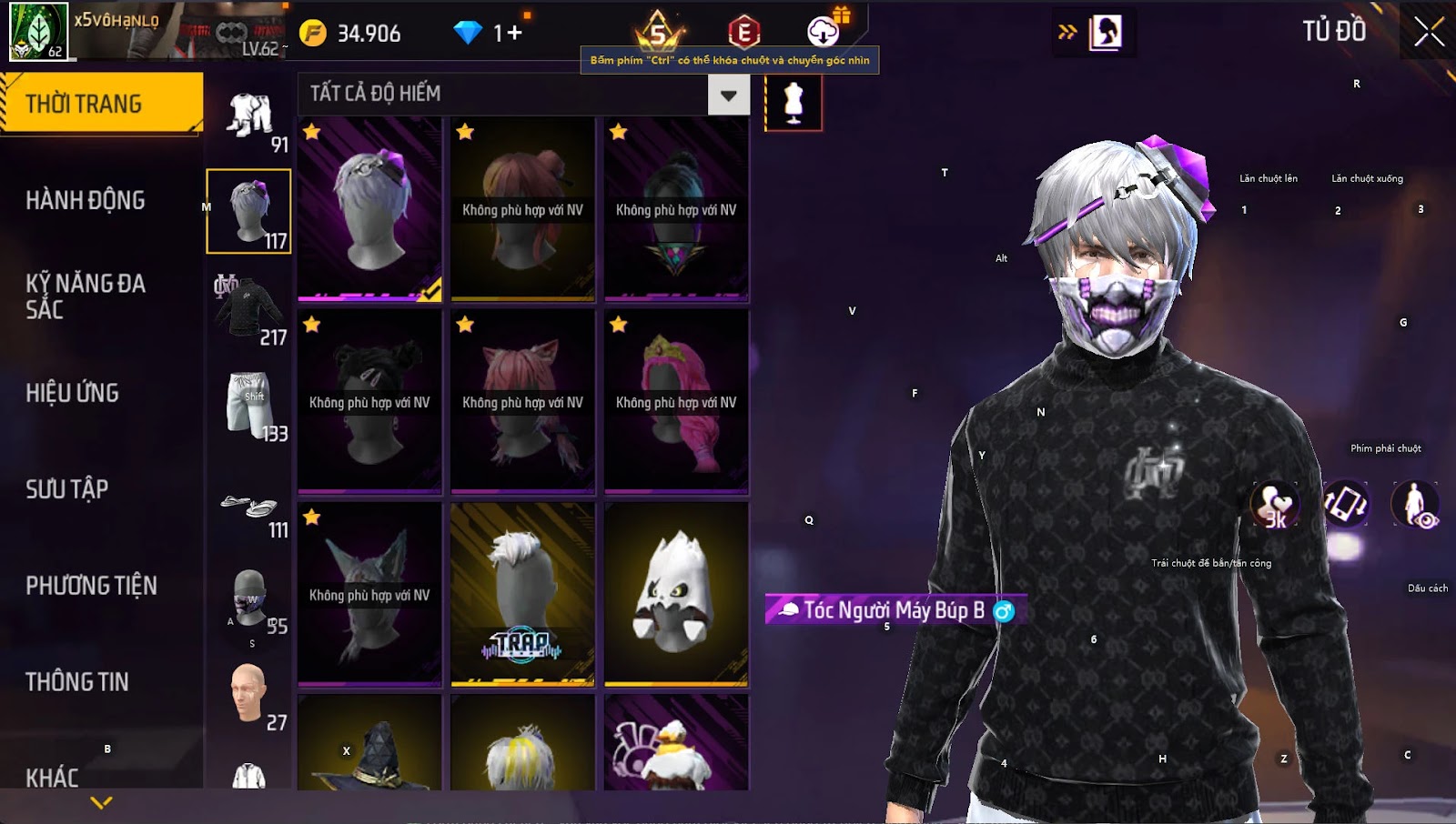Viewport: 1456px width, 824px height.
Task: Go to the Sưu Tập section
Action: [x=67, y=489]
